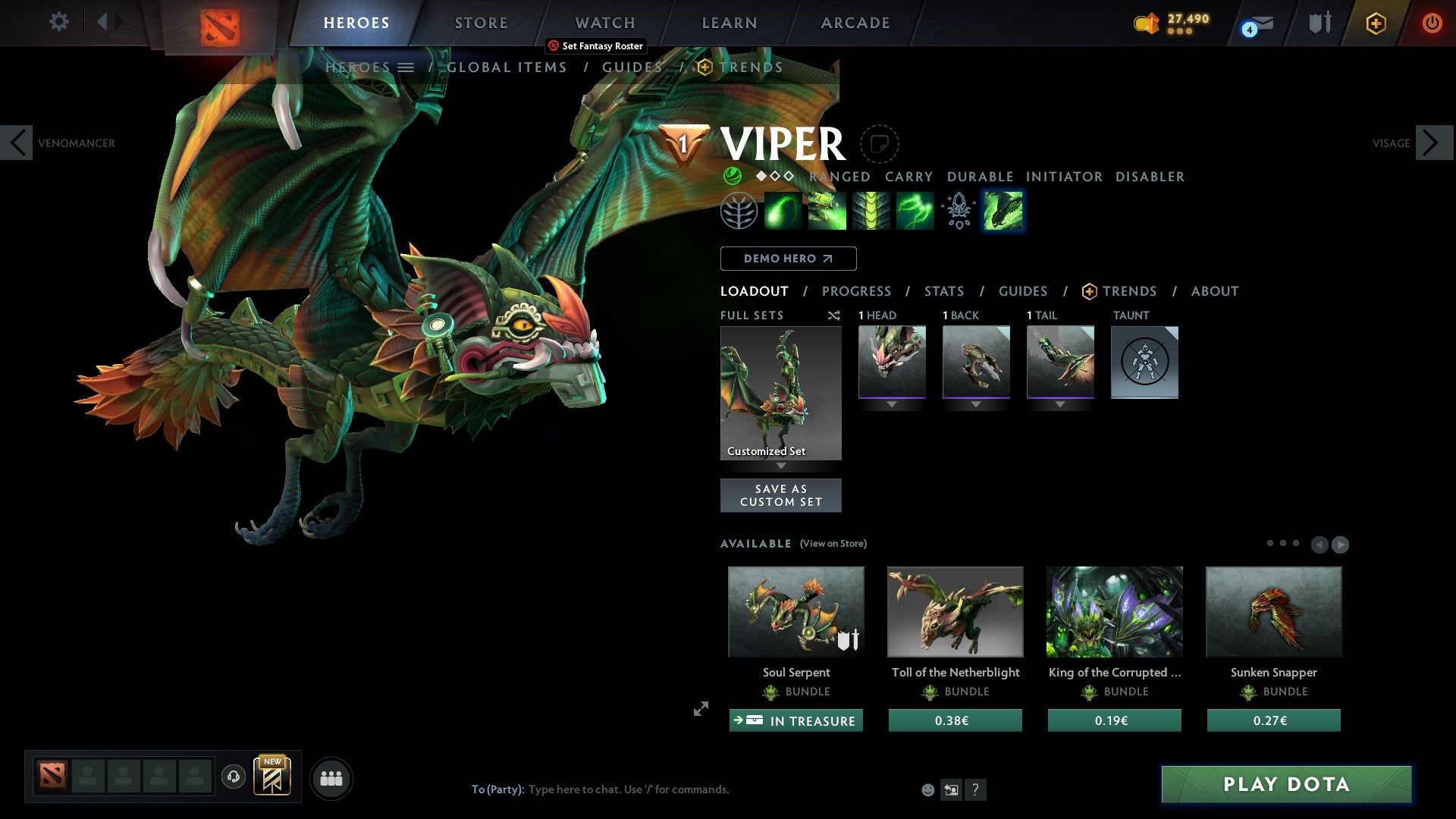Open the Heroes hamburger menu
This screenshot has width=1456, height=819.
coord(406,67)
